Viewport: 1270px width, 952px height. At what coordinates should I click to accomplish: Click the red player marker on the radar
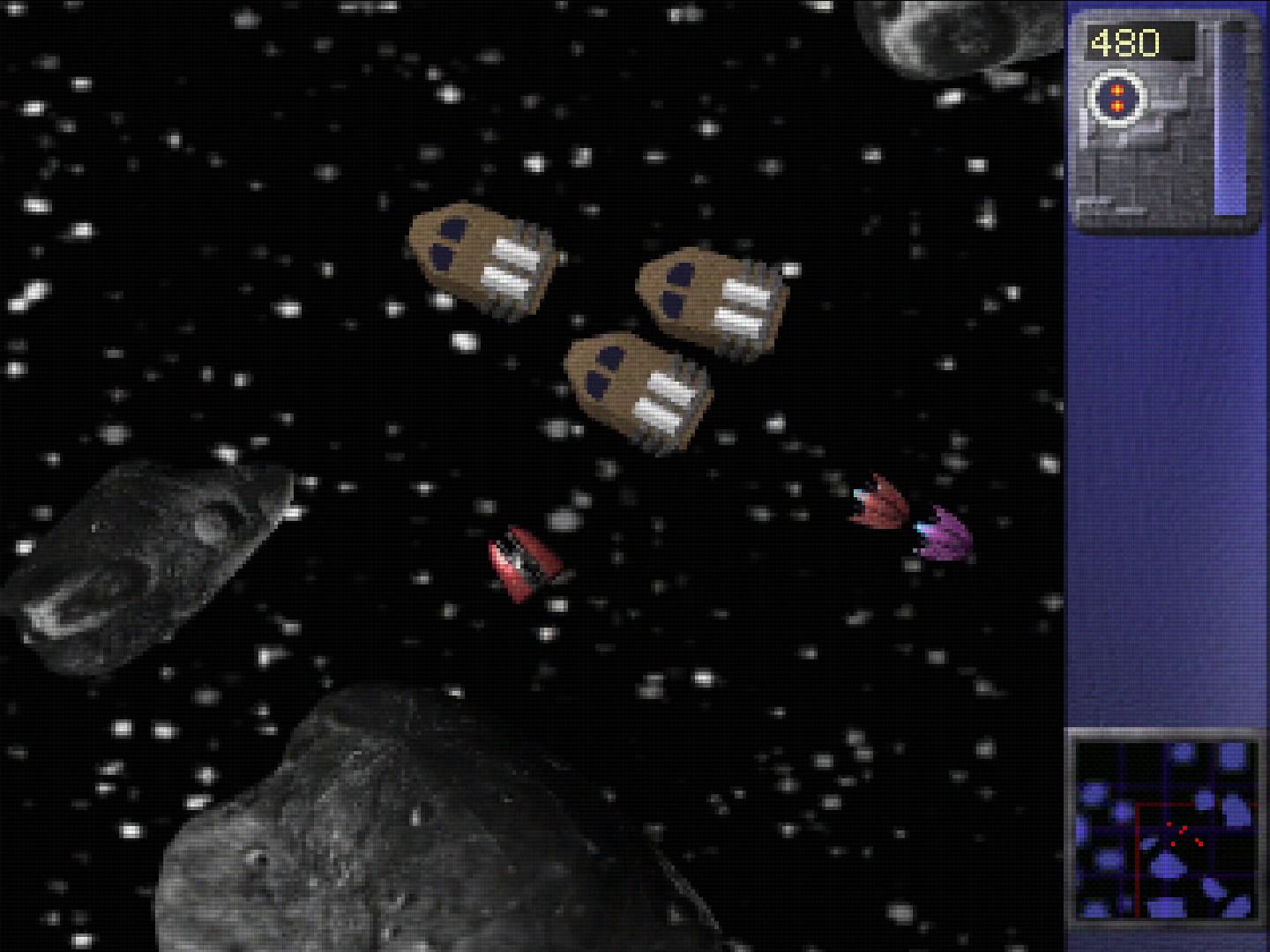click(1173, 842)
